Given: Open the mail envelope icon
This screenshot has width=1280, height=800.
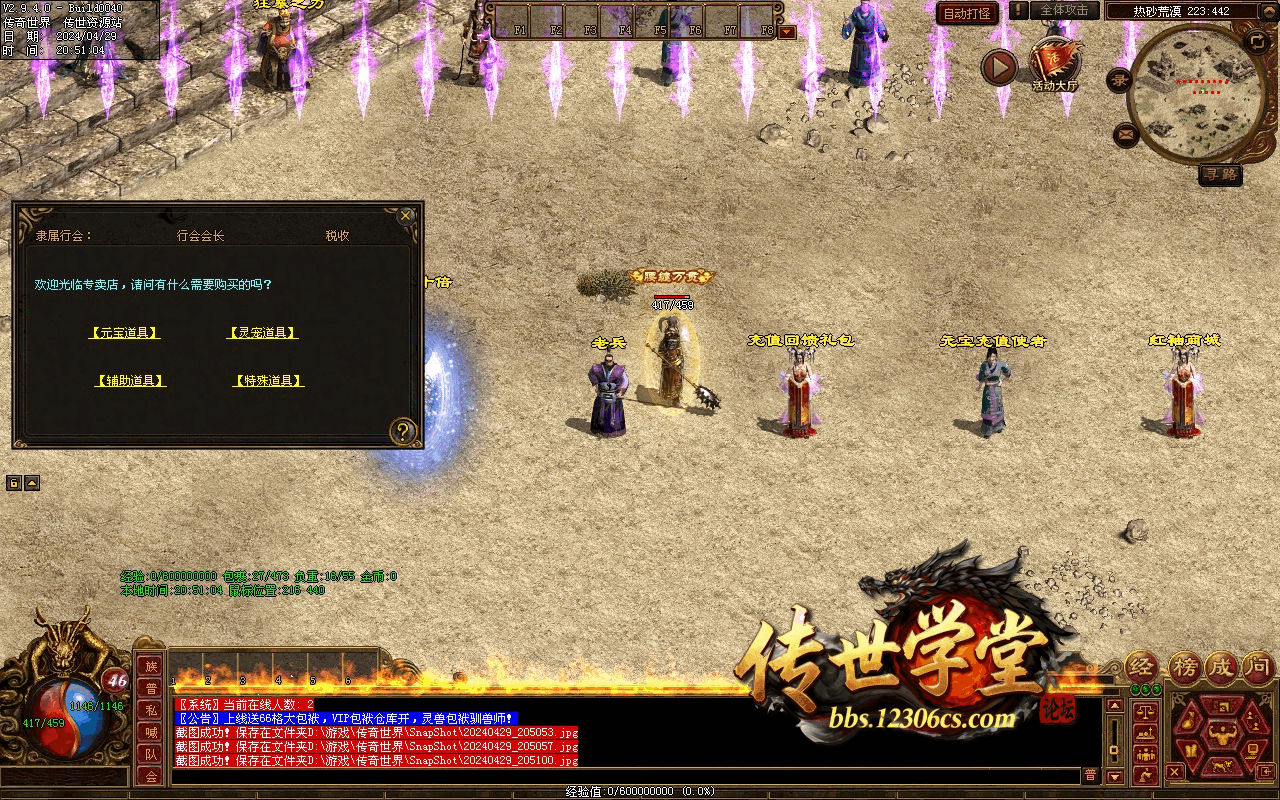Looking at the screenshot, I should [1126, 133].
